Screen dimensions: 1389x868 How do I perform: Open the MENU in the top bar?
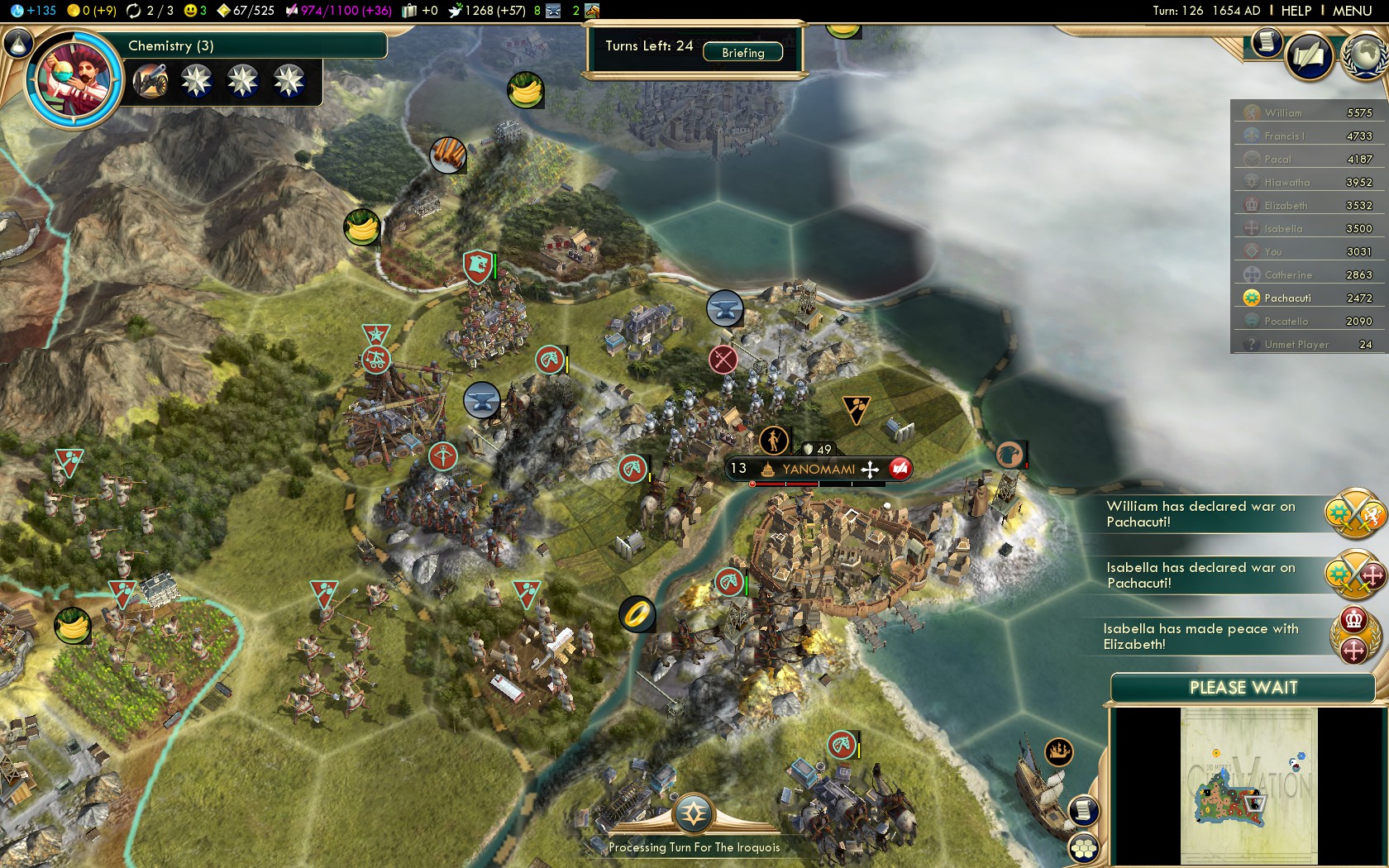pos(1352,11)
